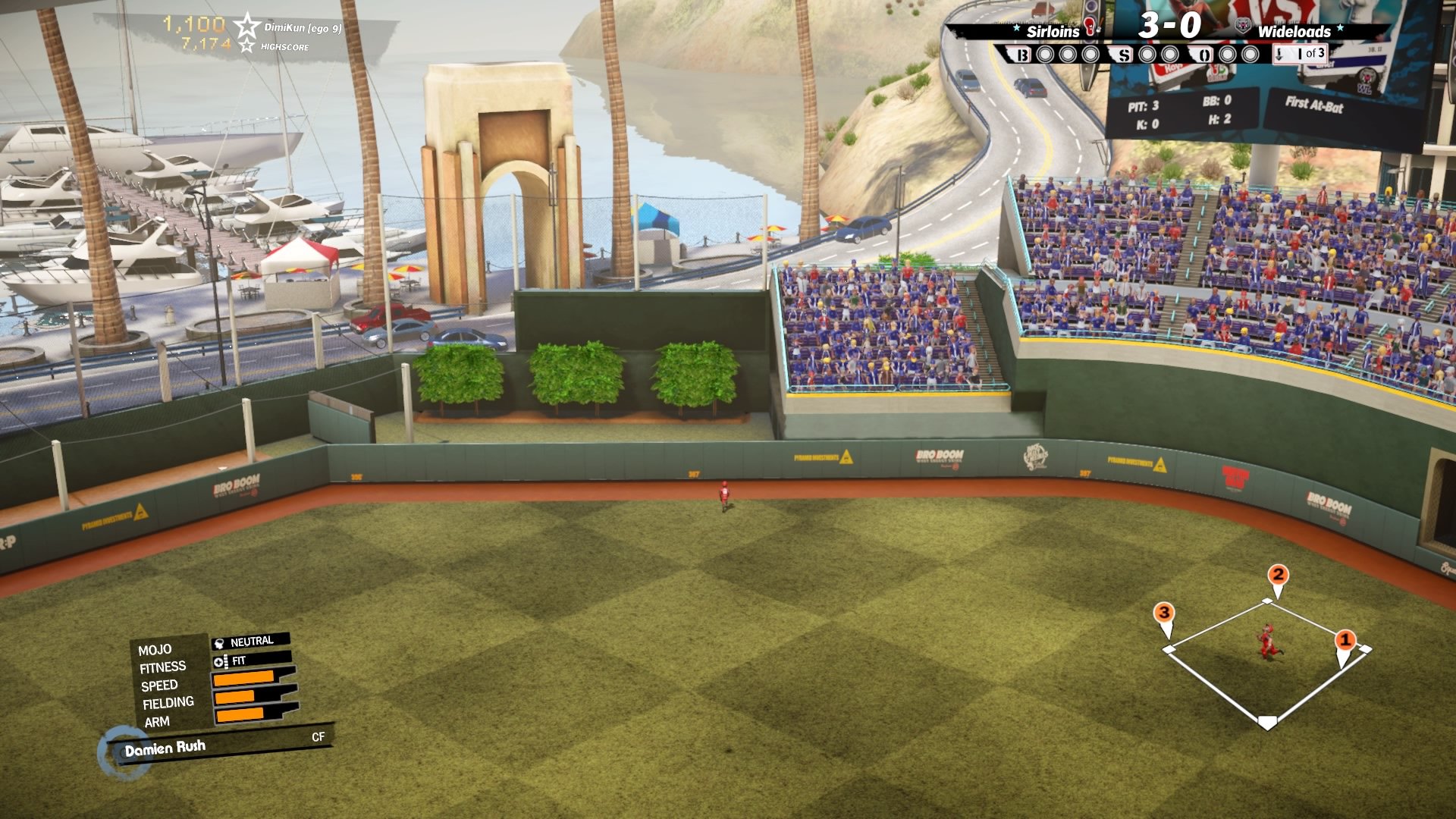Click the Wideloads bear logo

click(1242, 25)
